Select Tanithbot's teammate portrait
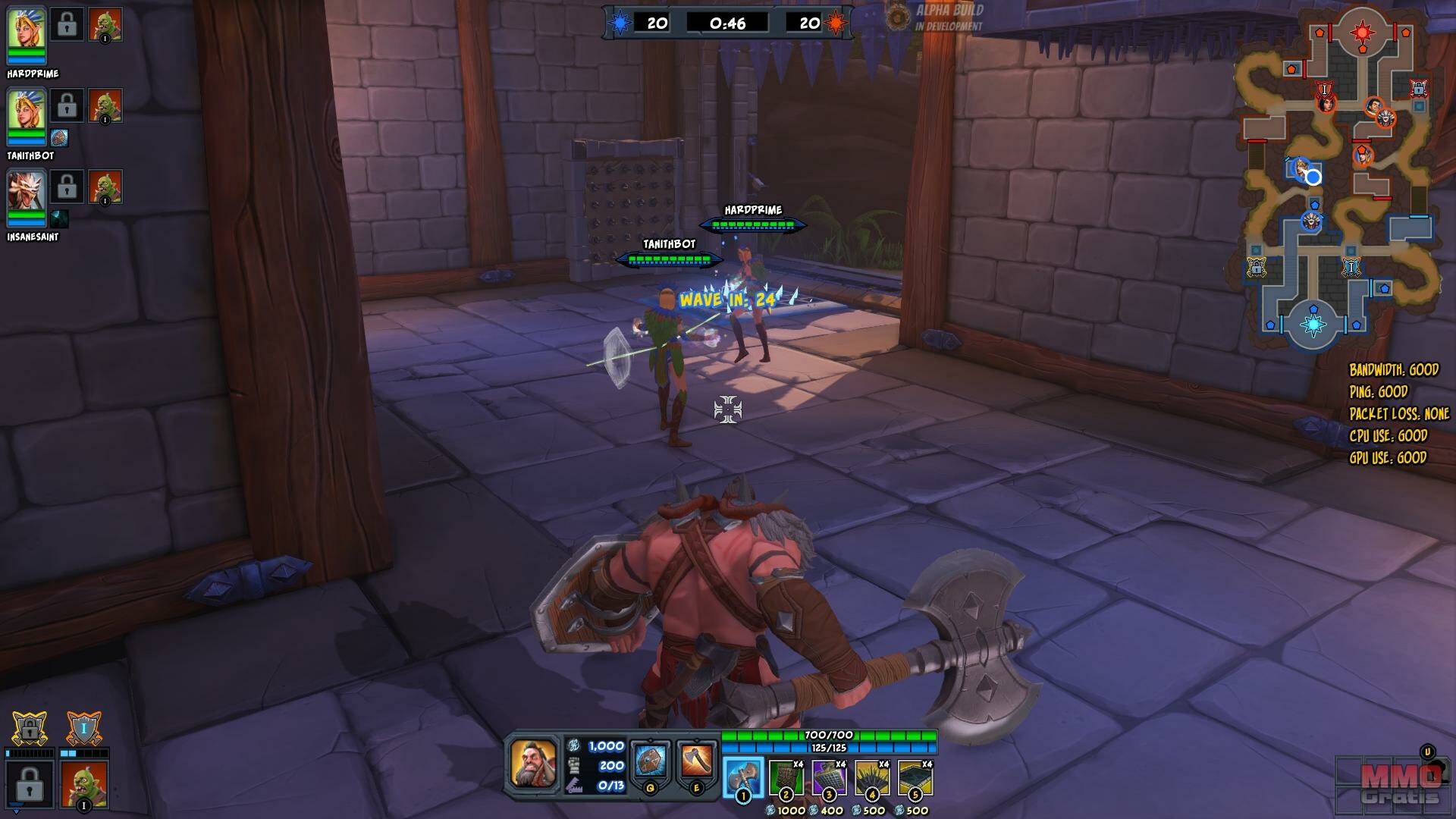Screen dimensions: 1456x819 click(x=27, y=111)
